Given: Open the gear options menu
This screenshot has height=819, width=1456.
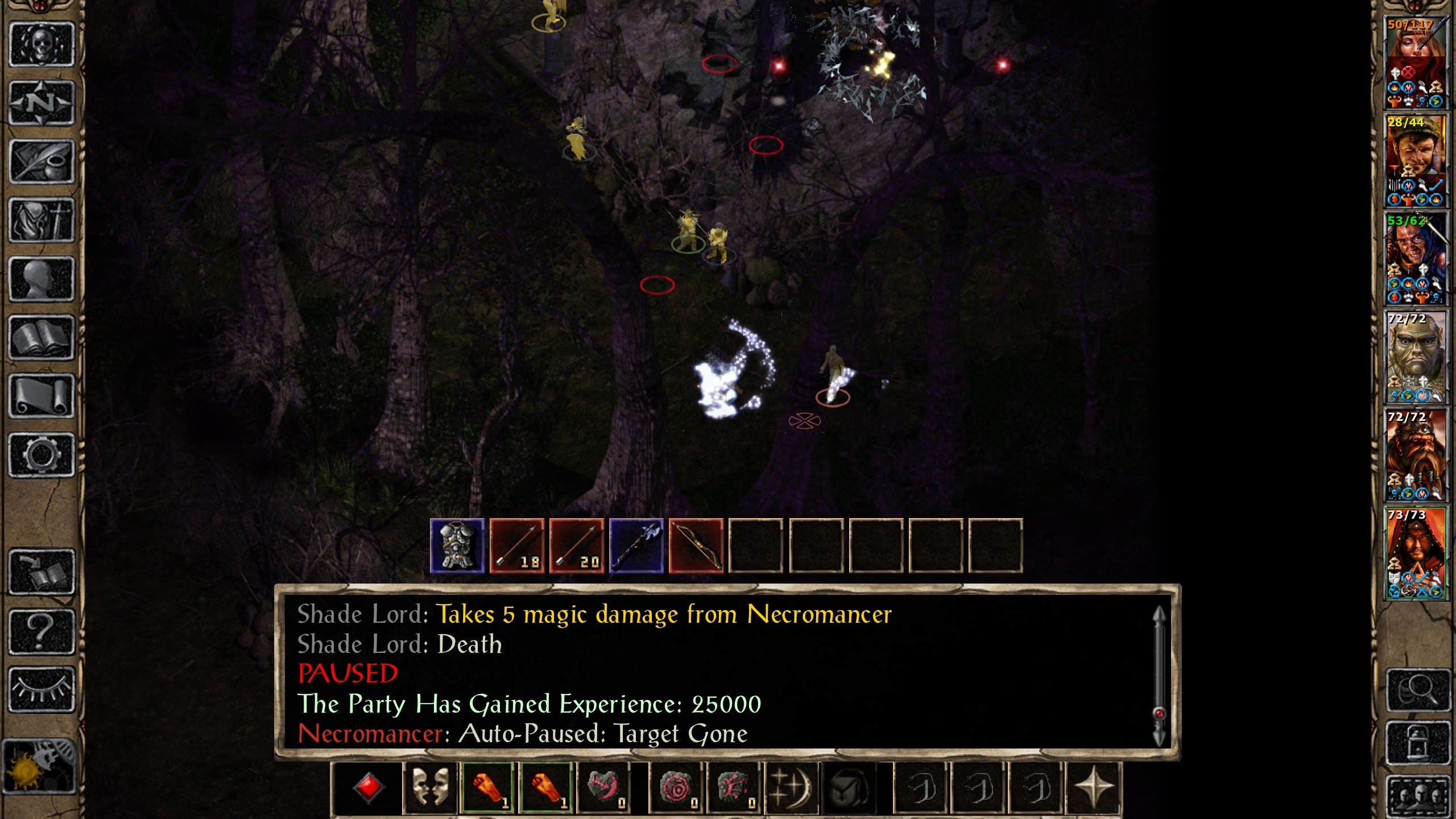Looking at the screenshot, I should pyautogui.click(x=42, y=455).
